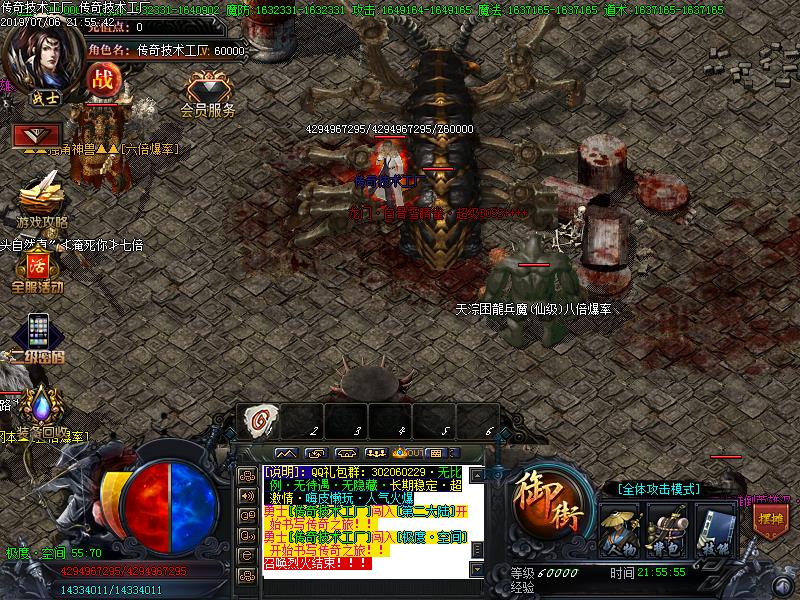Image resolution: width=800 pixels, height=600 pixels.
Task: Toggle the red 战 battle mode button
Action: tap(101, 78)
